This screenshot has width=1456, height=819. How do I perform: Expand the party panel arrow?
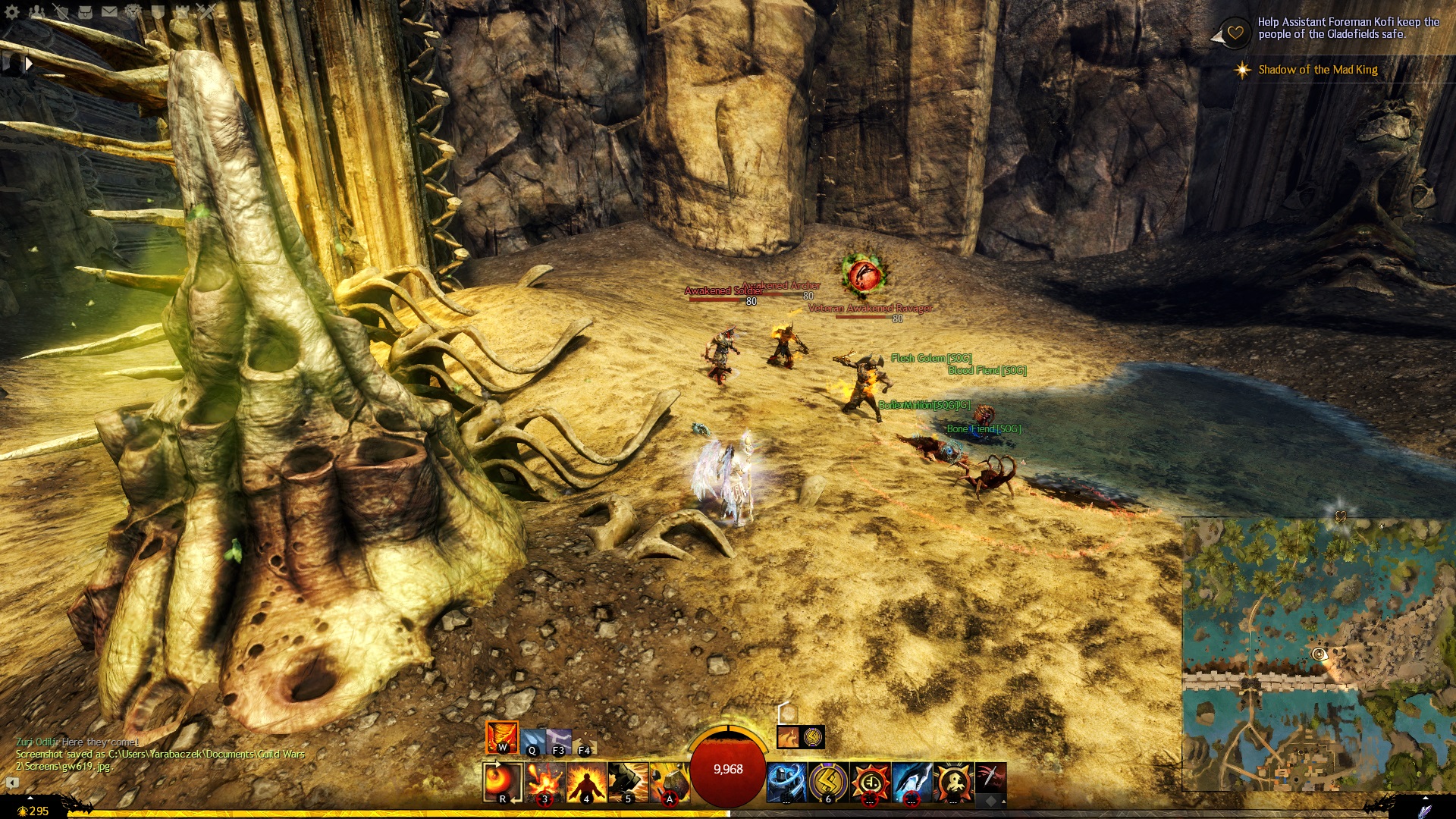pyautogui.click(x=29, y=64)
